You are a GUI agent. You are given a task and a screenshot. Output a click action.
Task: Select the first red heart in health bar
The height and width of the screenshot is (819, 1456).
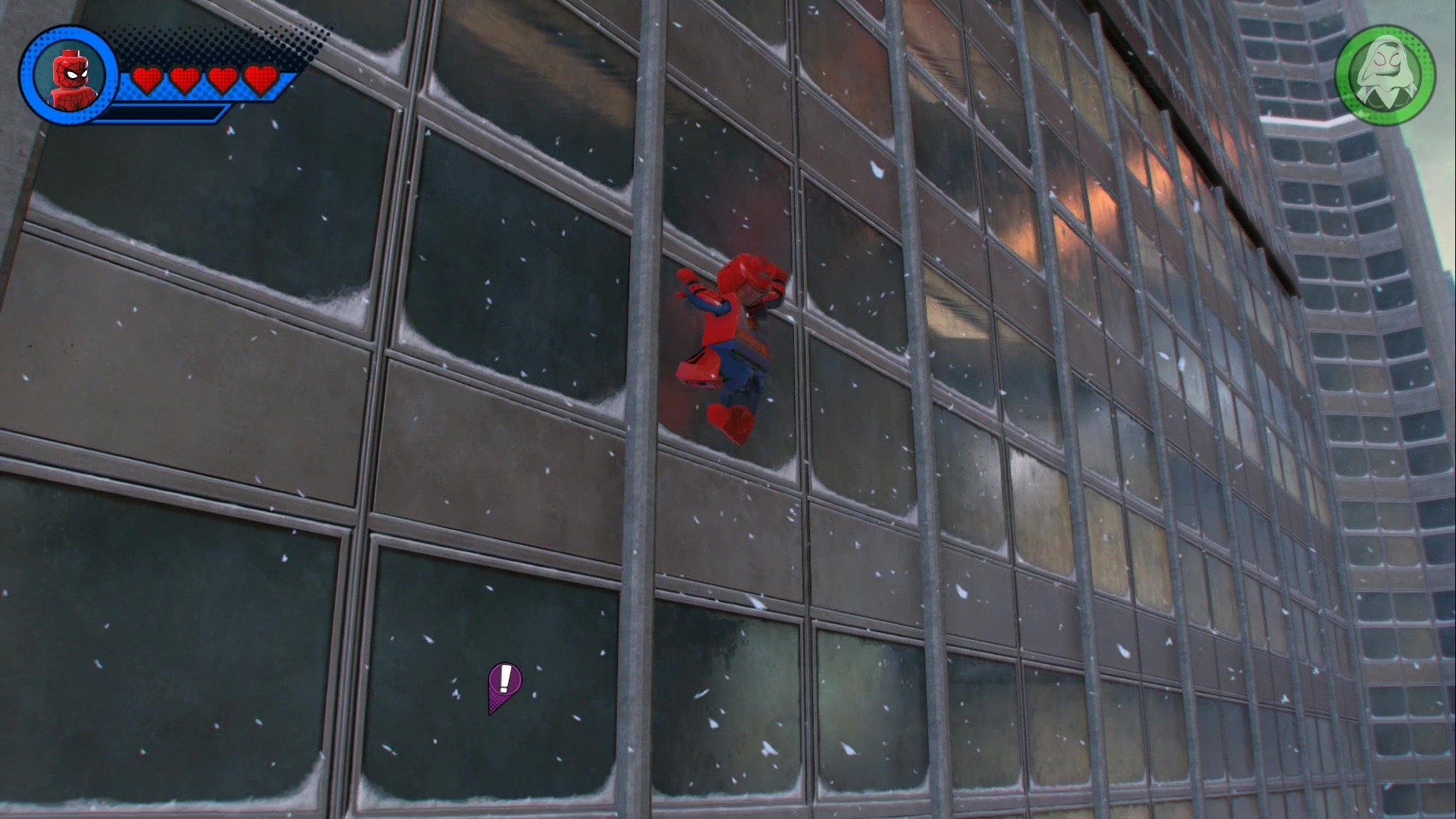click(x=149, y=79)
